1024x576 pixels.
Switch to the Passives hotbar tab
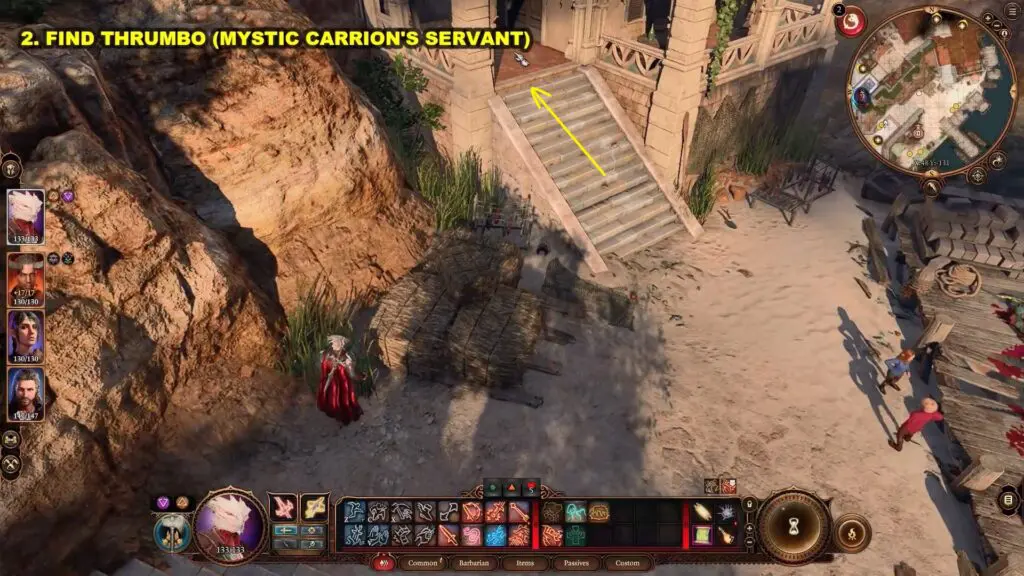[573, 563]
